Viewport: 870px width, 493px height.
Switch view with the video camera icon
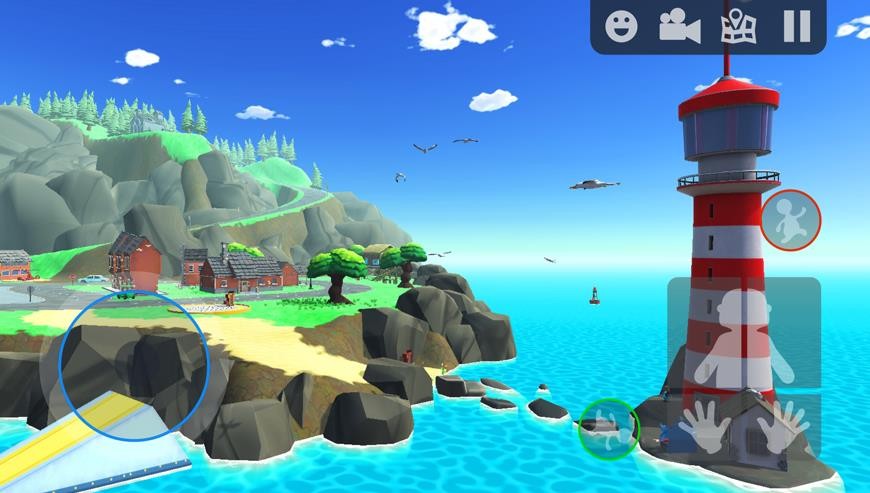pos(679,26)
